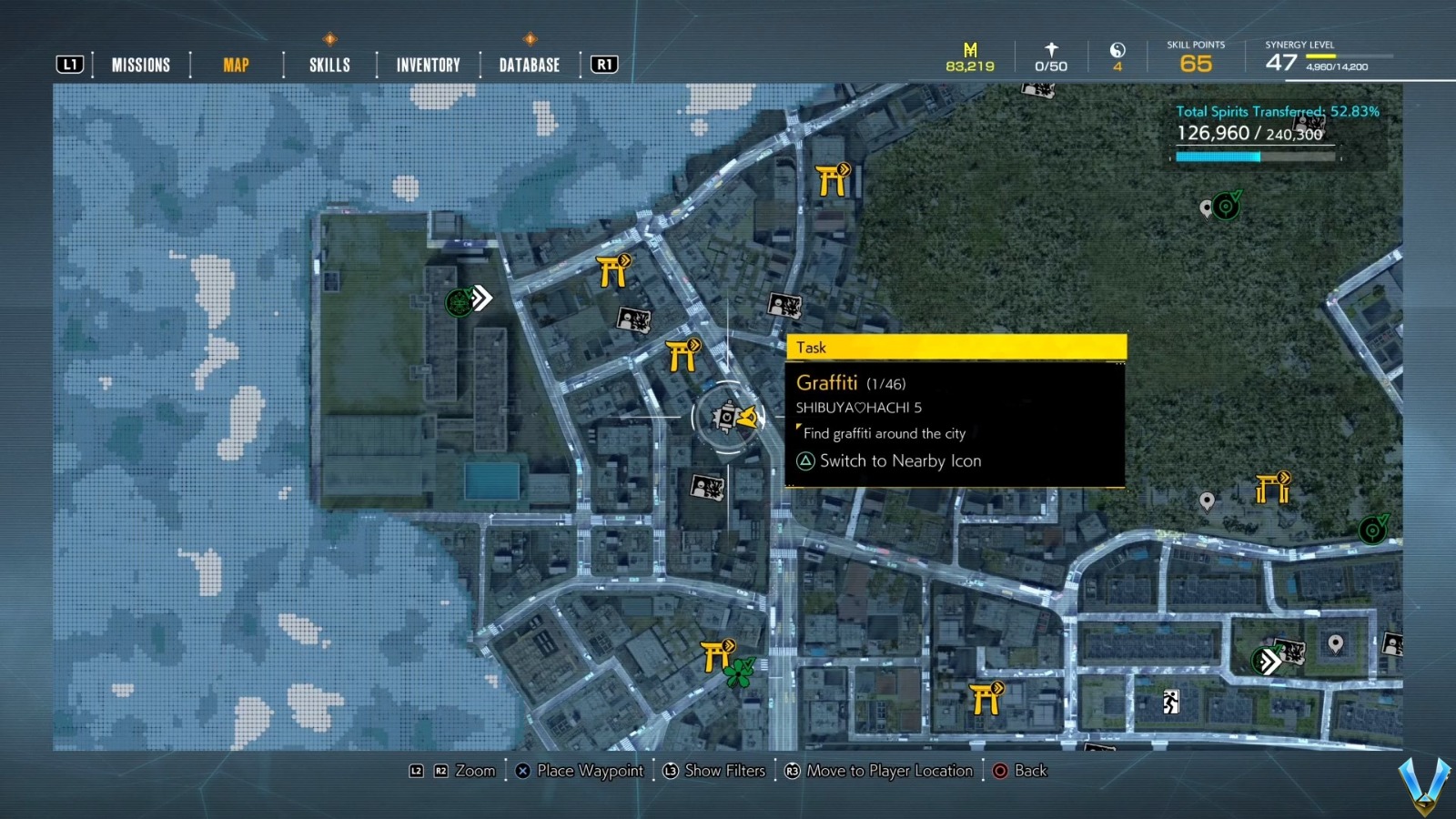Open the SKILLS tab
The image size is (1456, 819).
pyautogui.click(x=329, y=65)
